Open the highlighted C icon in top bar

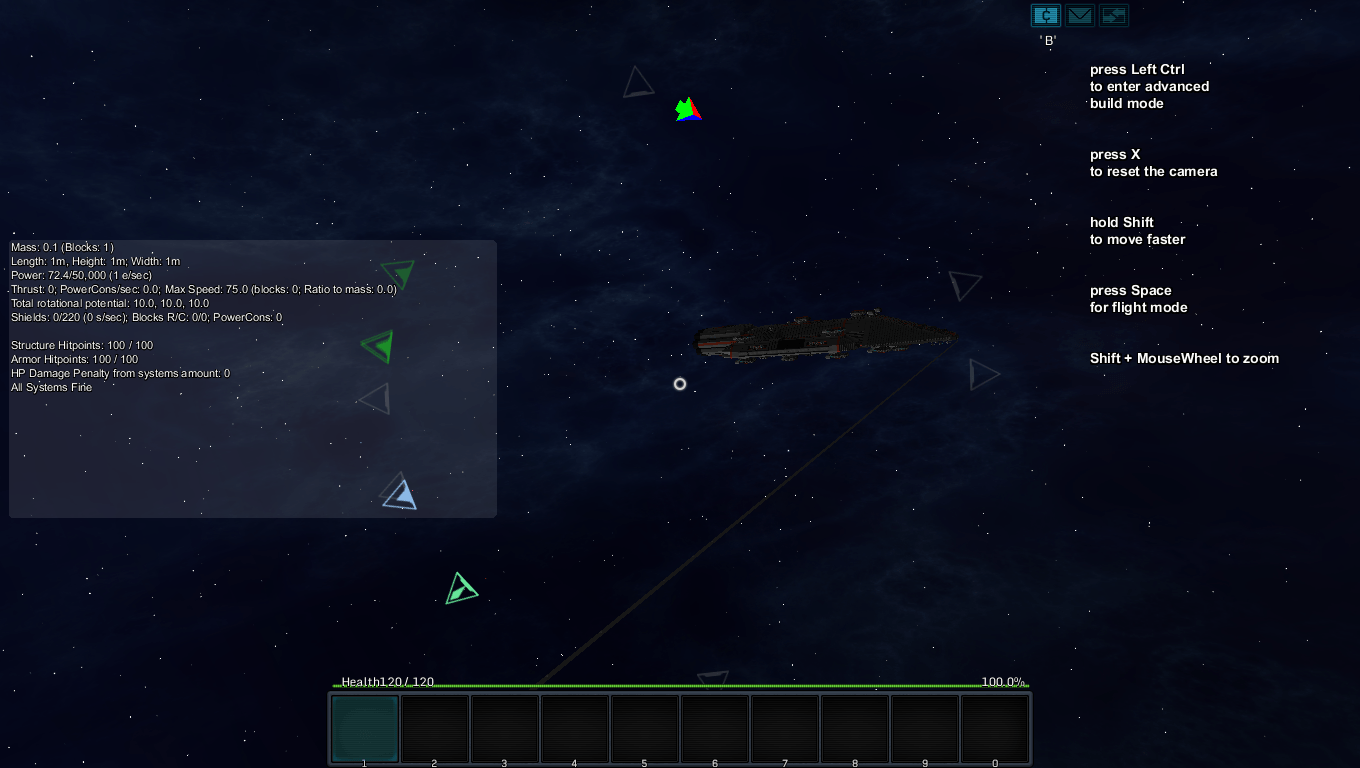(1046, 16)
